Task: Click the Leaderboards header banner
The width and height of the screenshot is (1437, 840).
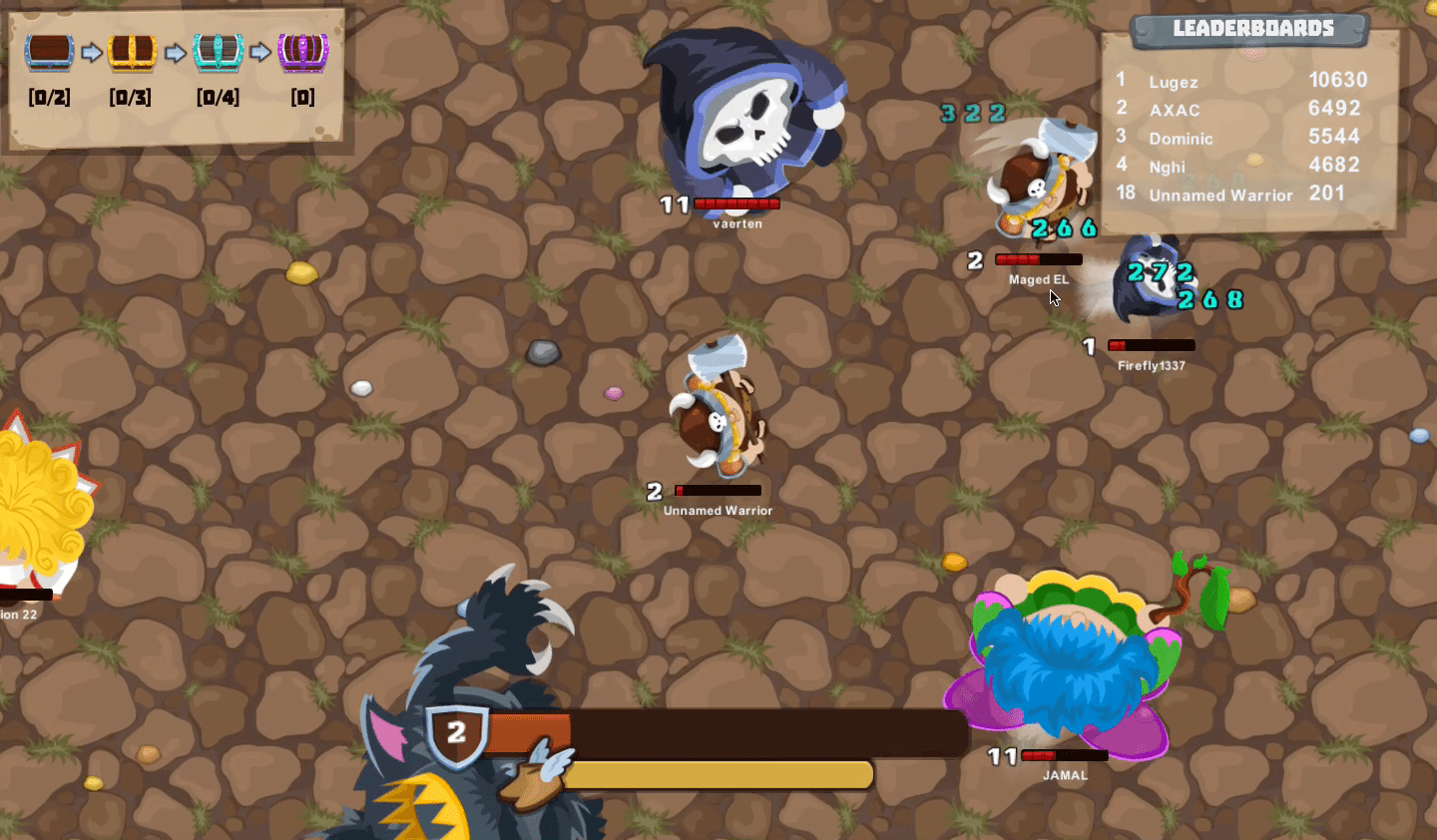Action: pos(1251,29)
